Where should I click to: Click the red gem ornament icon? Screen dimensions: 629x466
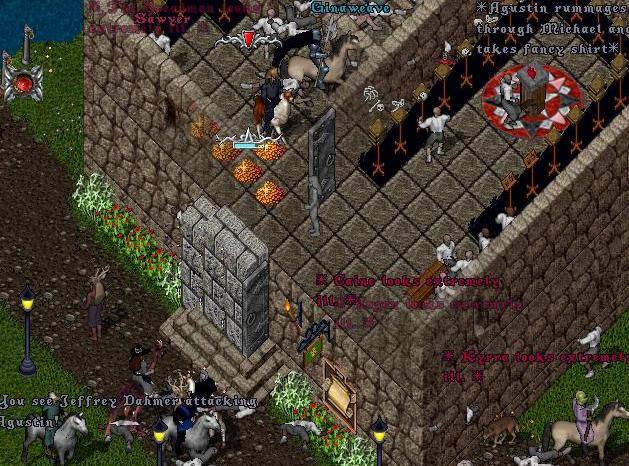coord(22,83)
